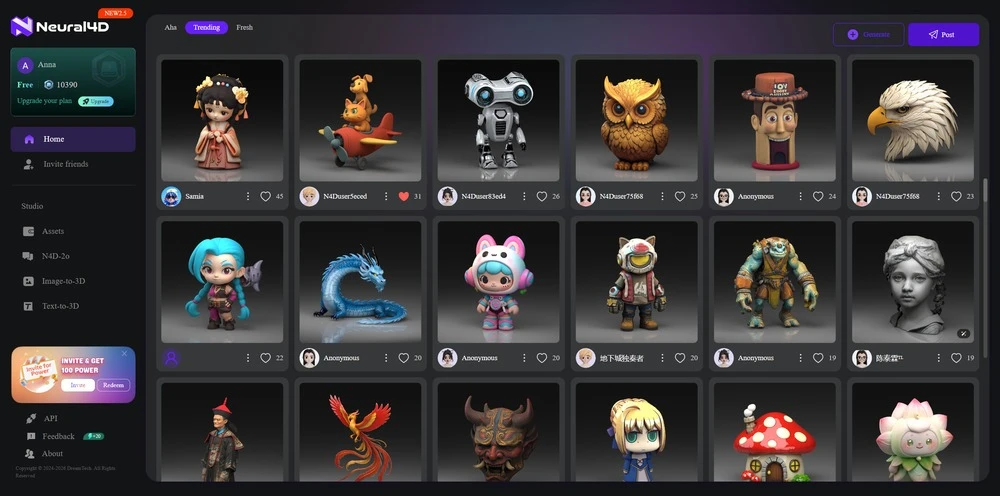Screen dimensions: 1000x496
Task: Open options menu for Samia's doll model
Action: click(x=248, y=197)
